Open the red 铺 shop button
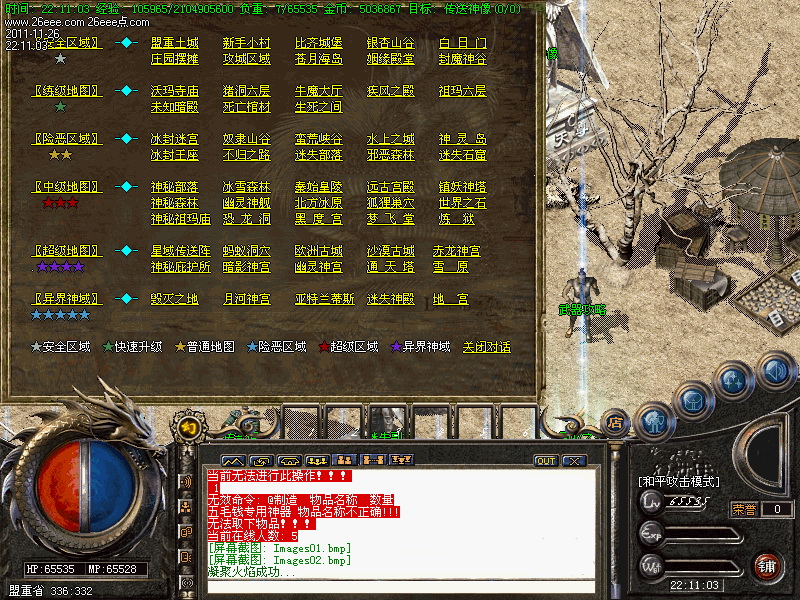 pyautogui.click(x=768, y=566)
